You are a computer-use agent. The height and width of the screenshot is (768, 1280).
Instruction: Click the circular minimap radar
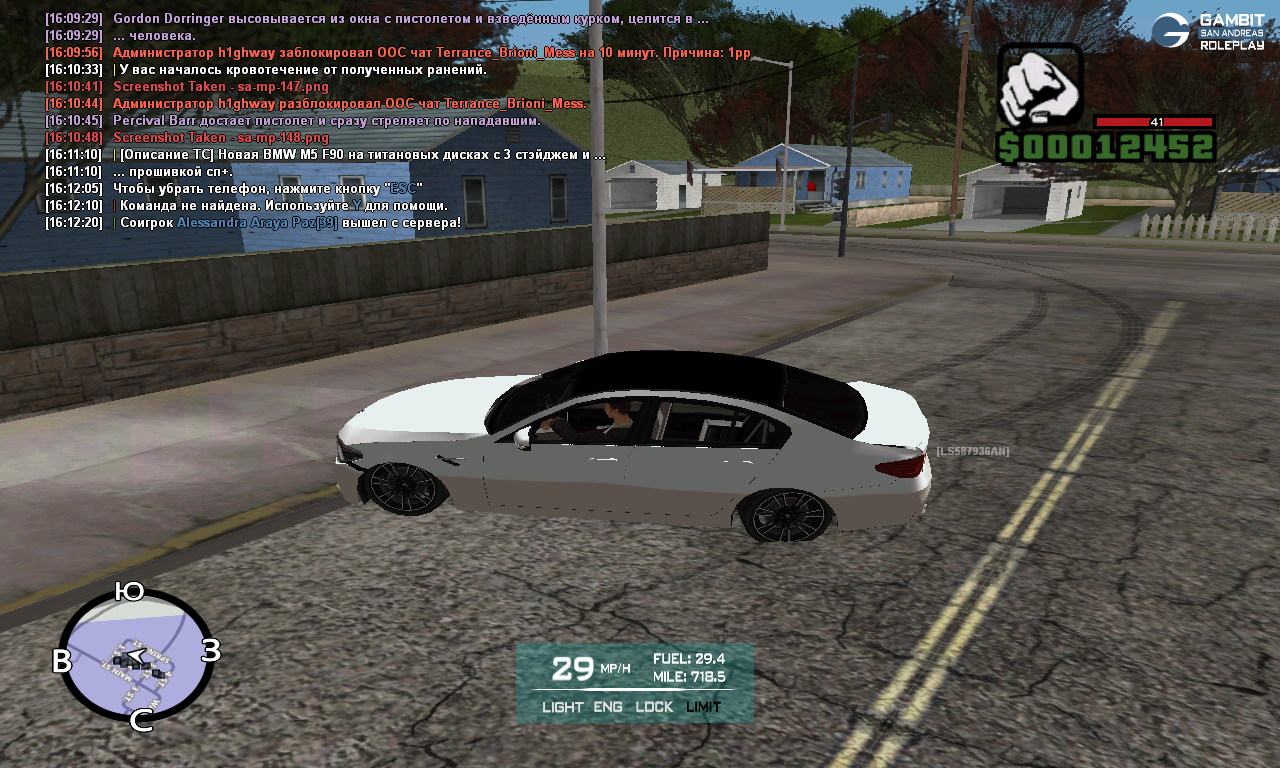coord(136,656)
